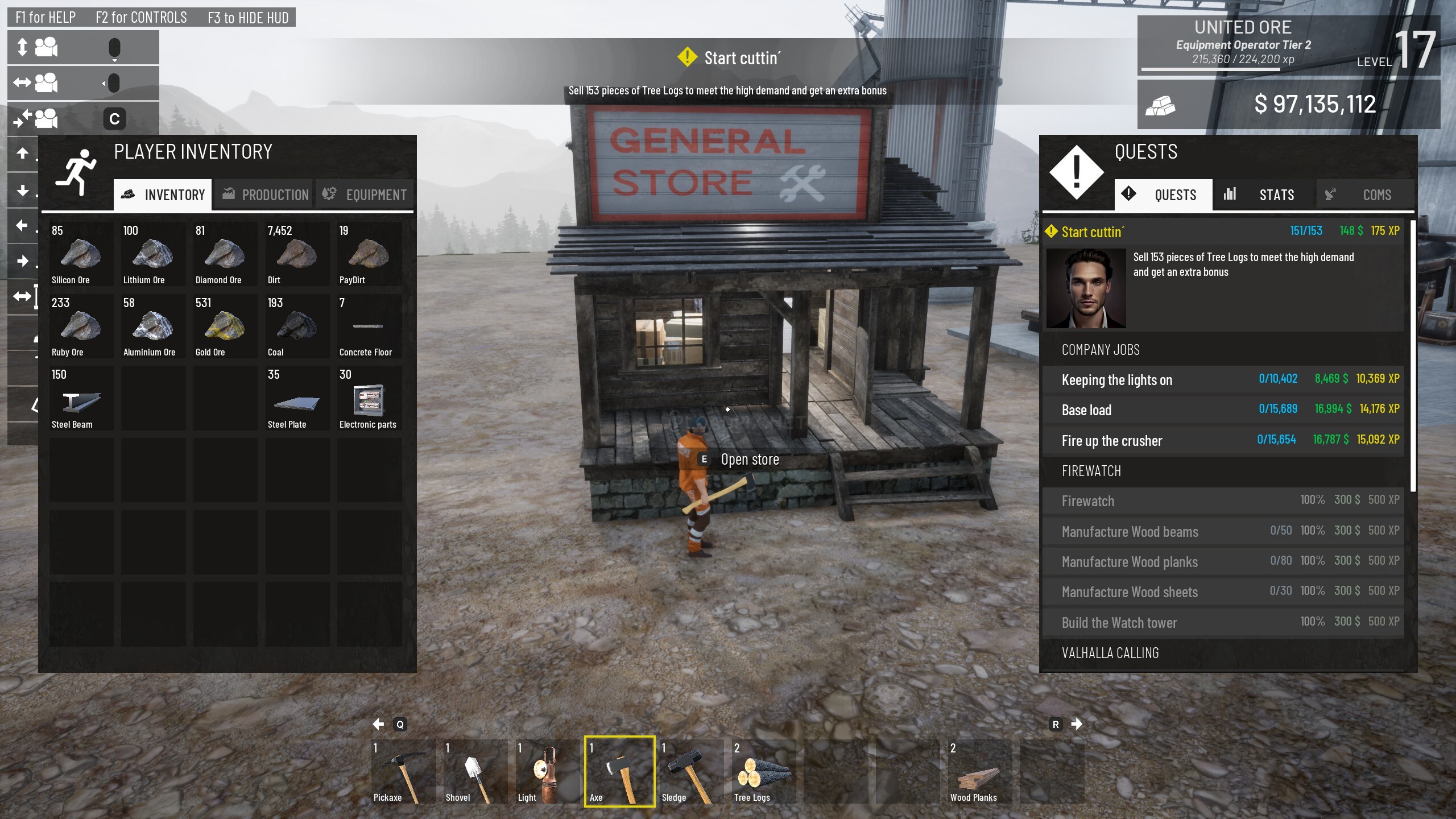
Task: Open the Equipment tab
Action: (365, 195)
